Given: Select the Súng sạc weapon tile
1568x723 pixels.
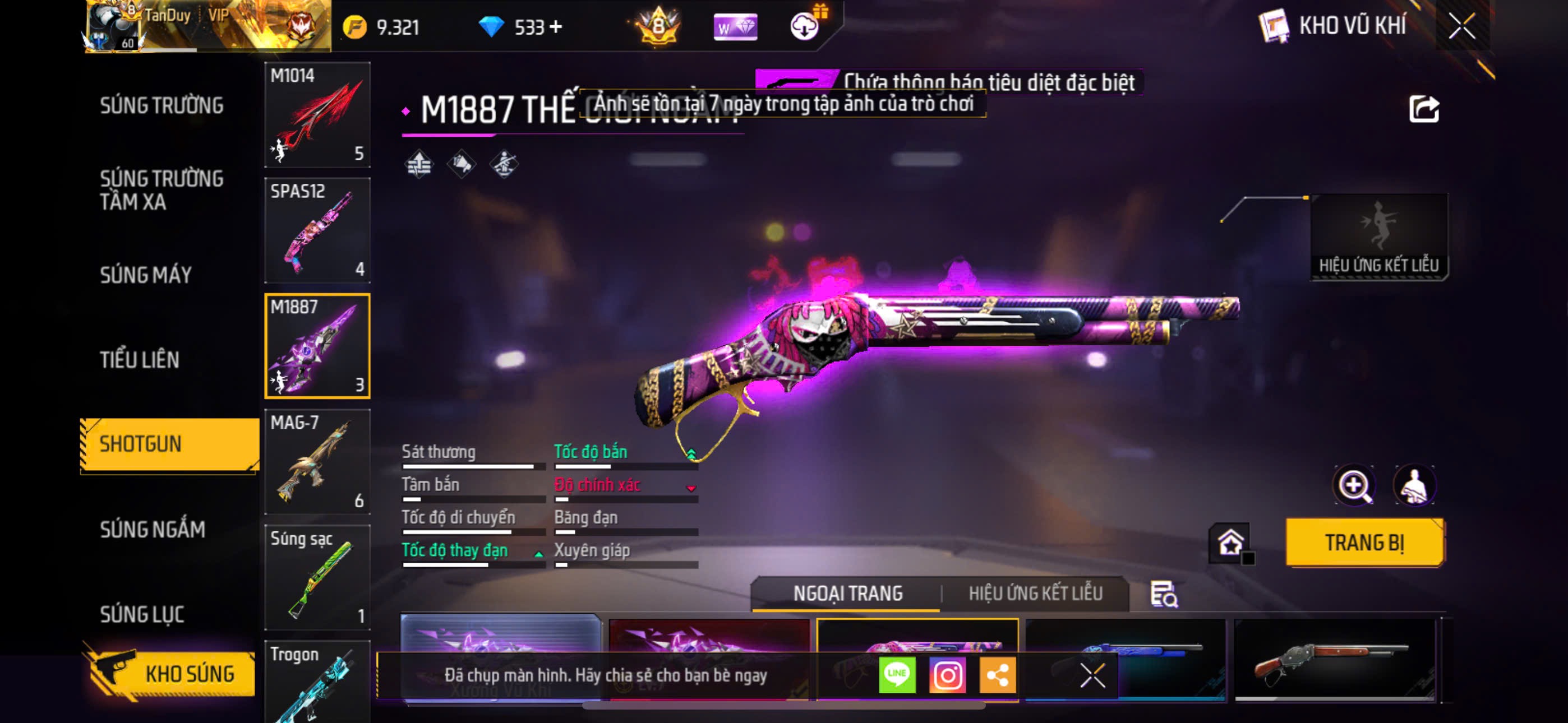Looking at the screenshot, I should [x=317, y=577].
